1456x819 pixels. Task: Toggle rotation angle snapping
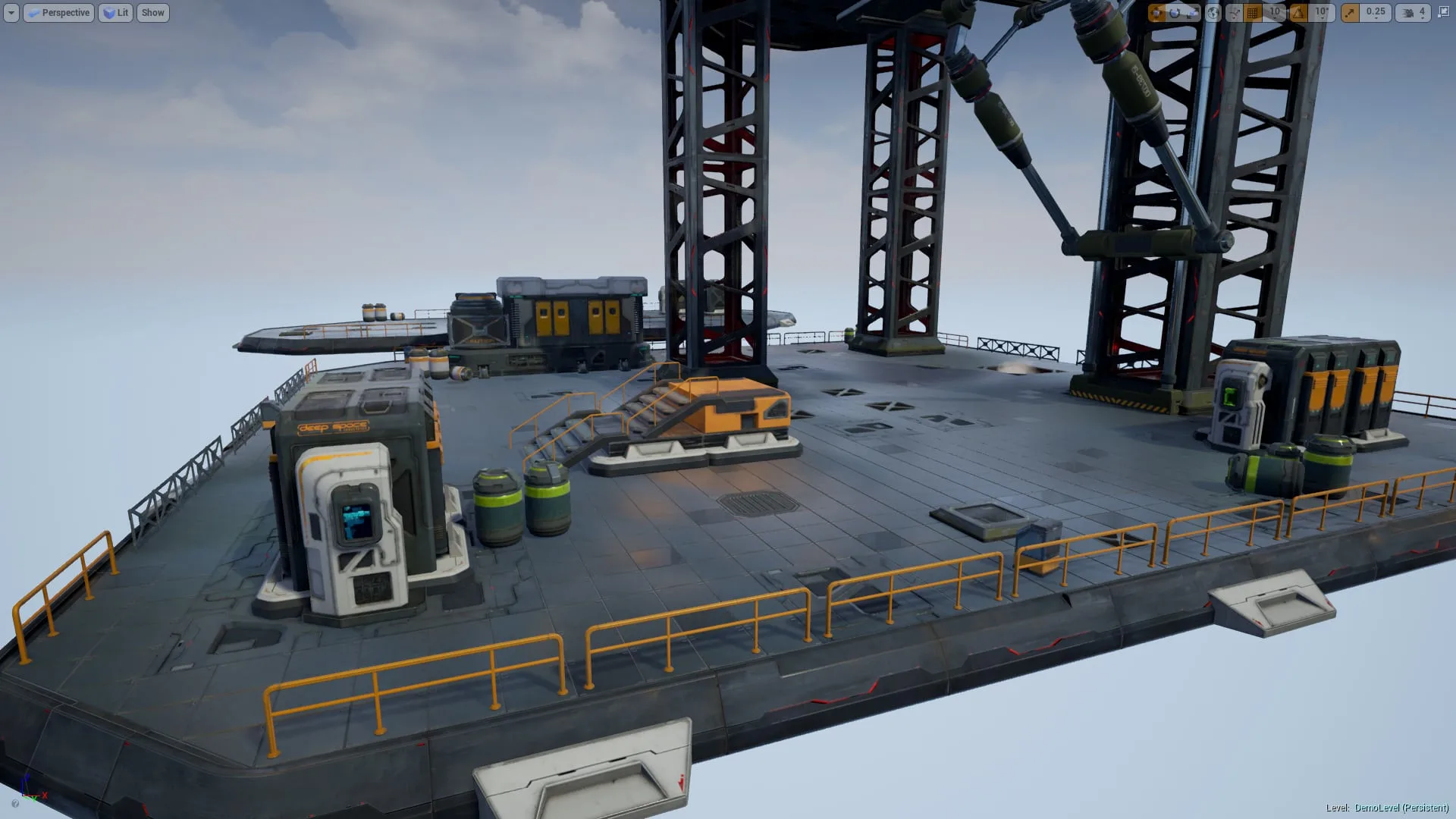(1297, 13)
